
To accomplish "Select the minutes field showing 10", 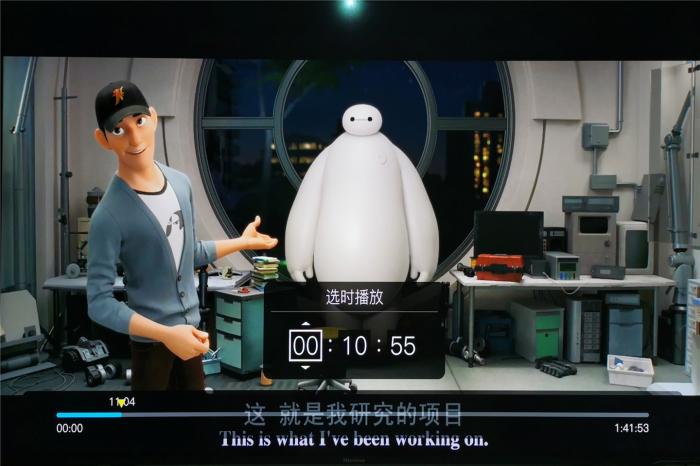I will tap(354, 346).
